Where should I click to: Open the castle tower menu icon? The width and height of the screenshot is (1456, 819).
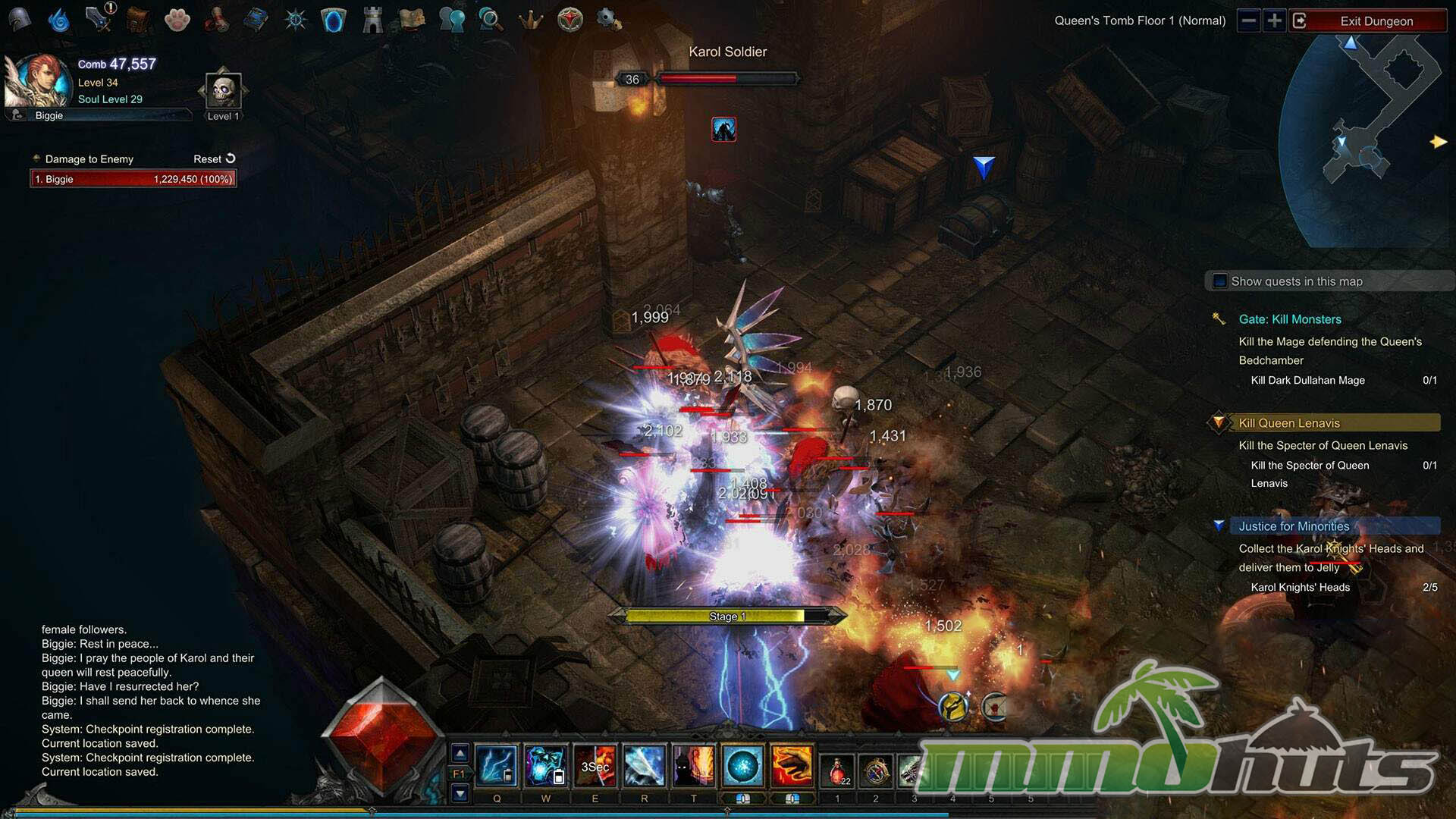(x=372, y=20)
